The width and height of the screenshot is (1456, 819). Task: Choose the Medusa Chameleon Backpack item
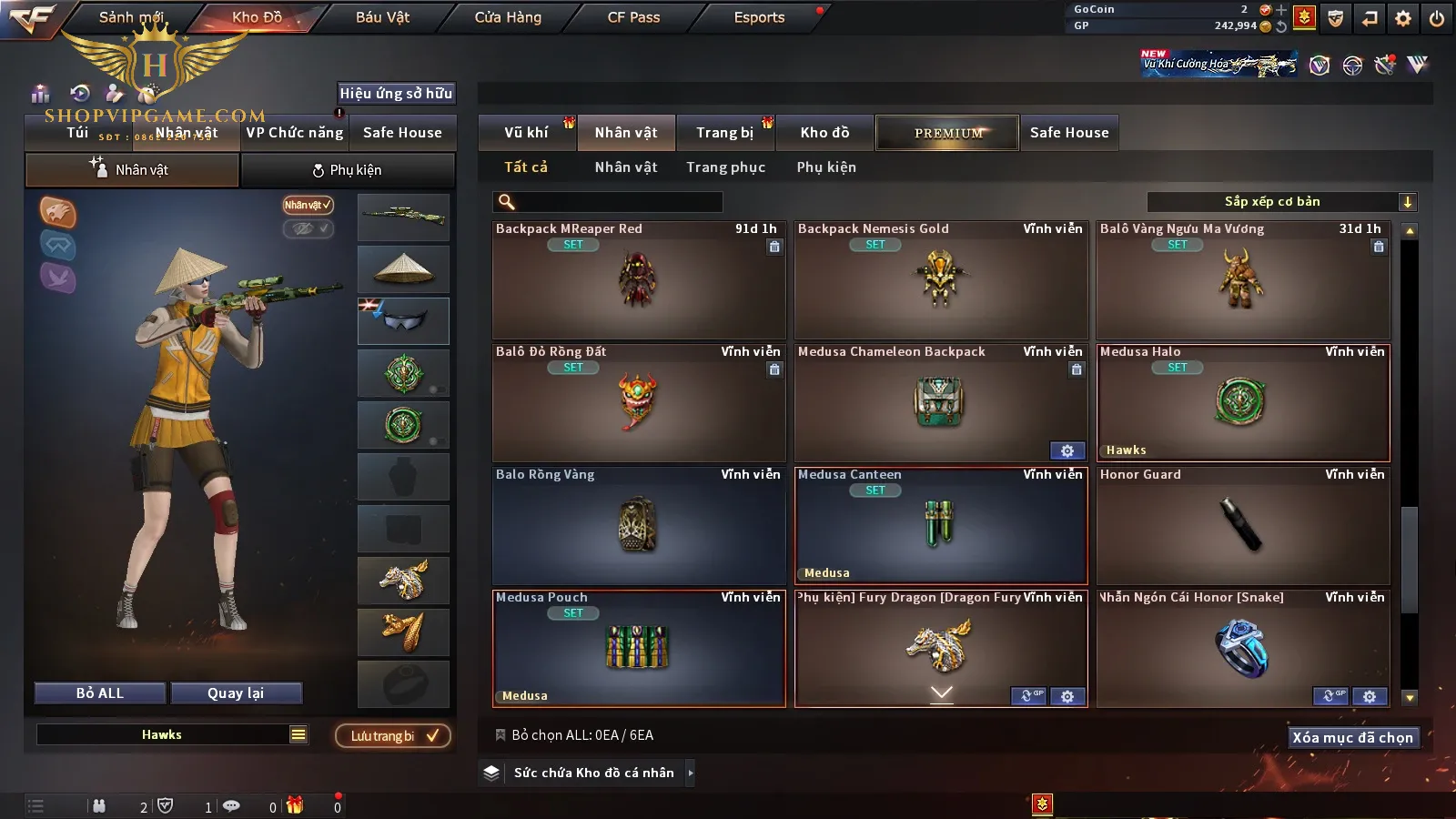(x=941, y=403)
